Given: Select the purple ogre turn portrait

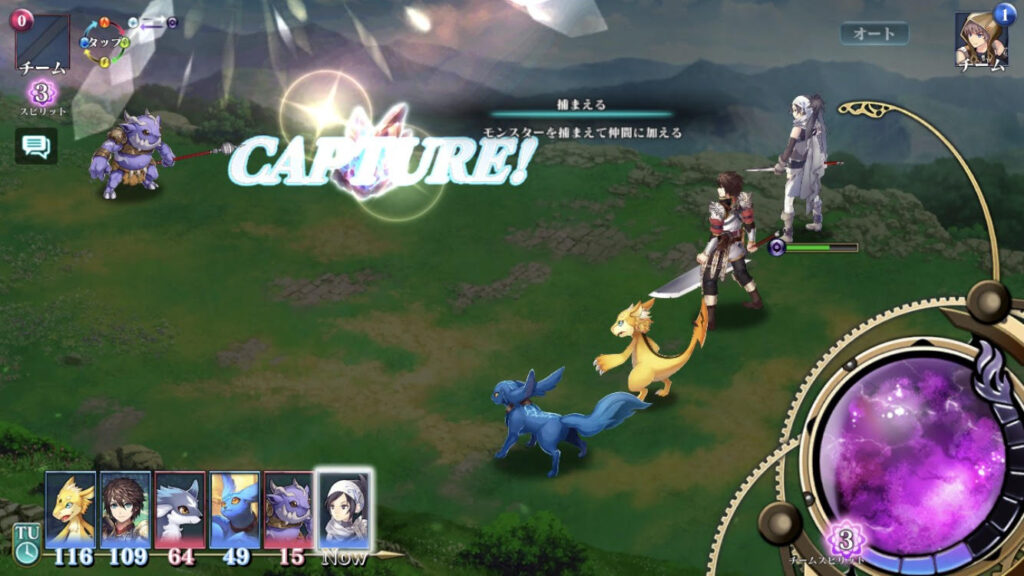Looking at the screenshot, I should [289, 510].
